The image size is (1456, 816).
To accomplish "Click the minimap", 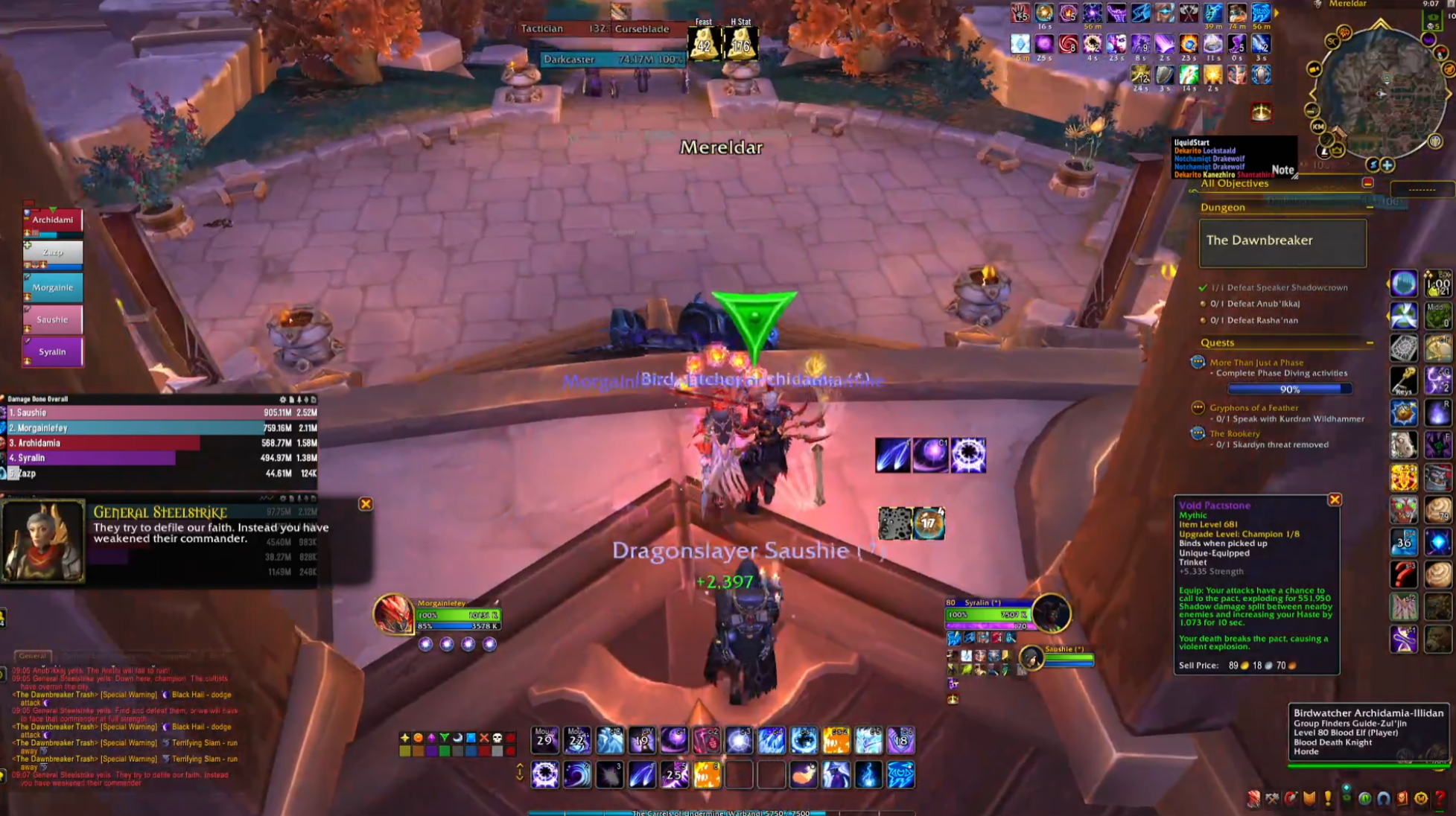I will coord(1380,94).
